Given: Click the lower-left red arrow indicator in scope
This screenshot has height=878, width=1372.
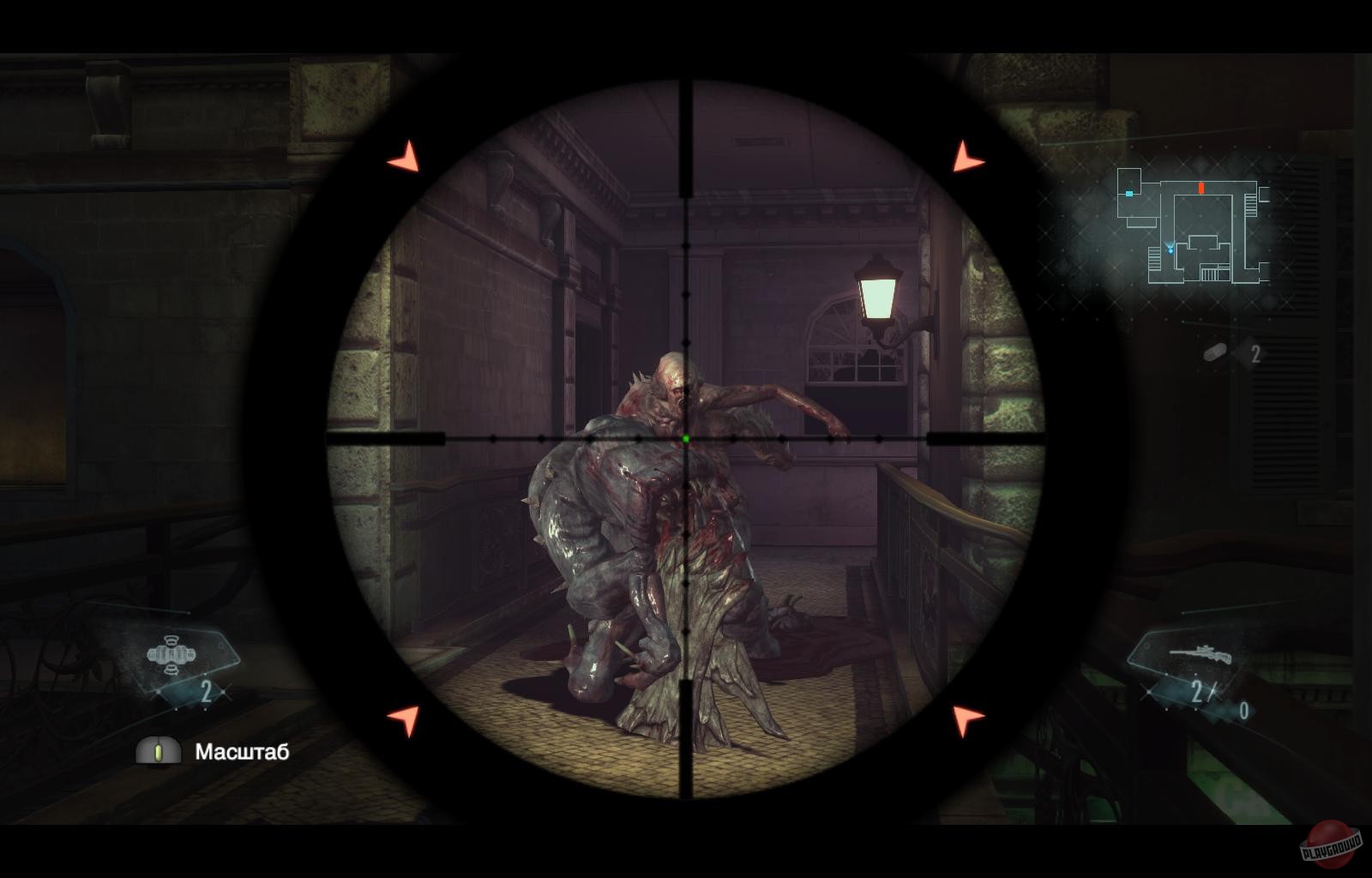Looking at the screenshot, I should [404, 719].
